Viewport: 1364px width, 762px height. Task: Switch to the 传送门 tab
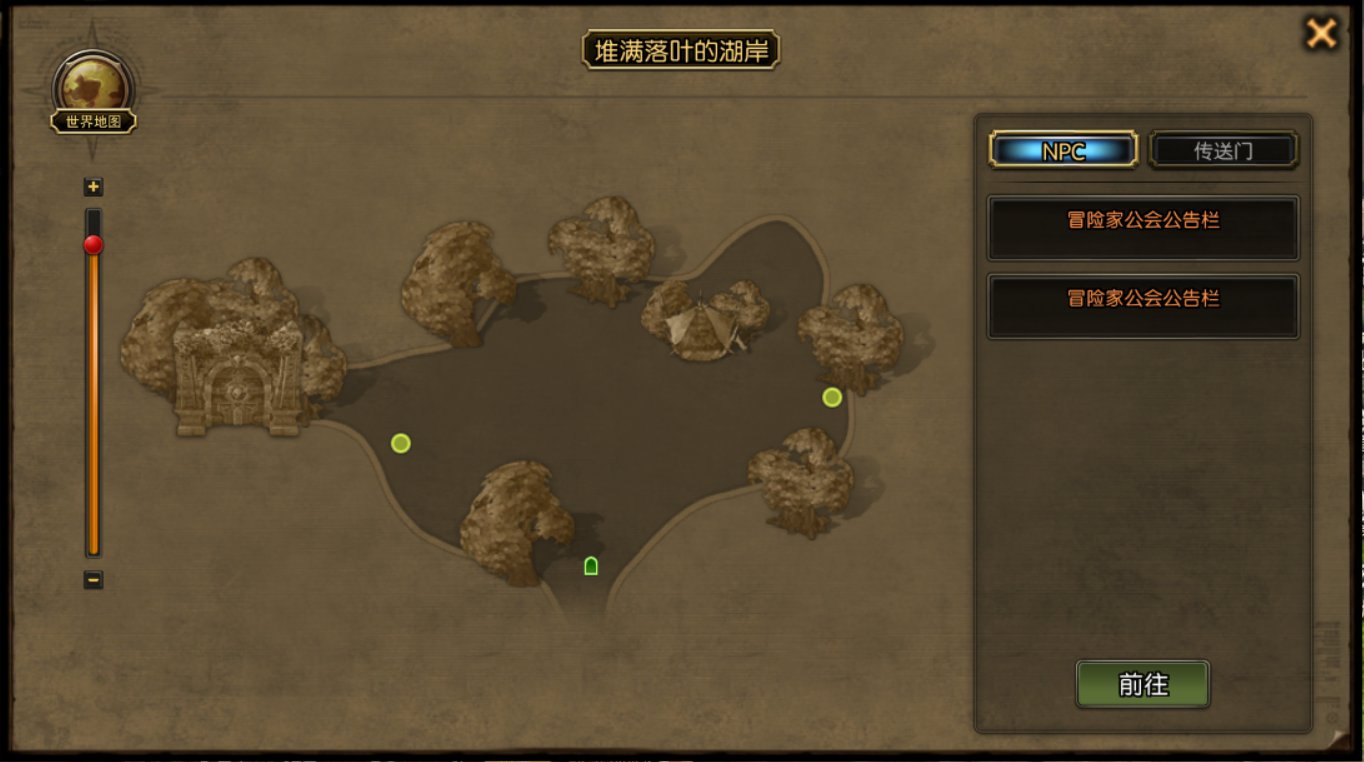[x=1223, y=151]
